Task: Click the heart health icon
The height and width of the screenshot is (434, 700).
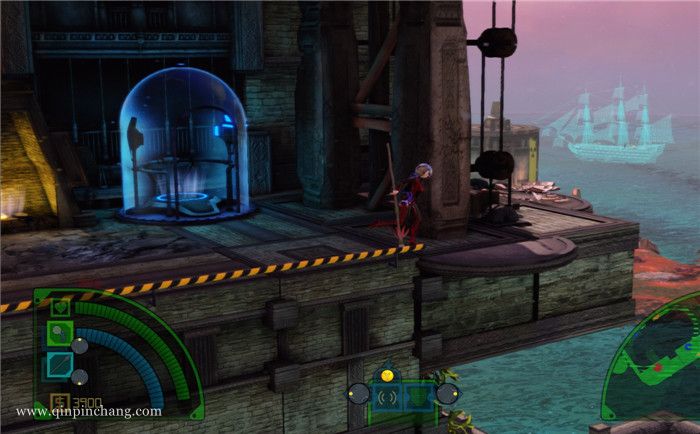Action: tap(60, 307)
